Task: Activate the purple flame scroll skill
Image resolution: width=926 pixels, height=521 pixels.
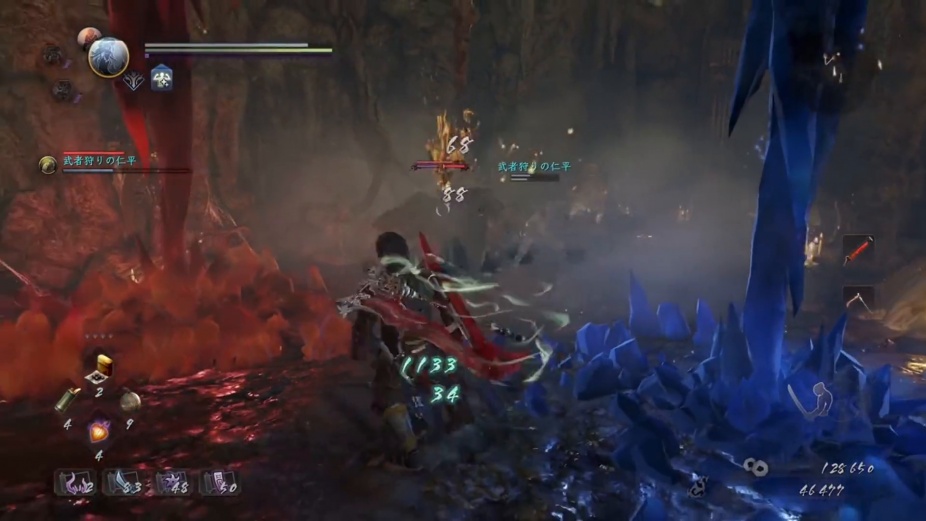Action: point(75,483)
